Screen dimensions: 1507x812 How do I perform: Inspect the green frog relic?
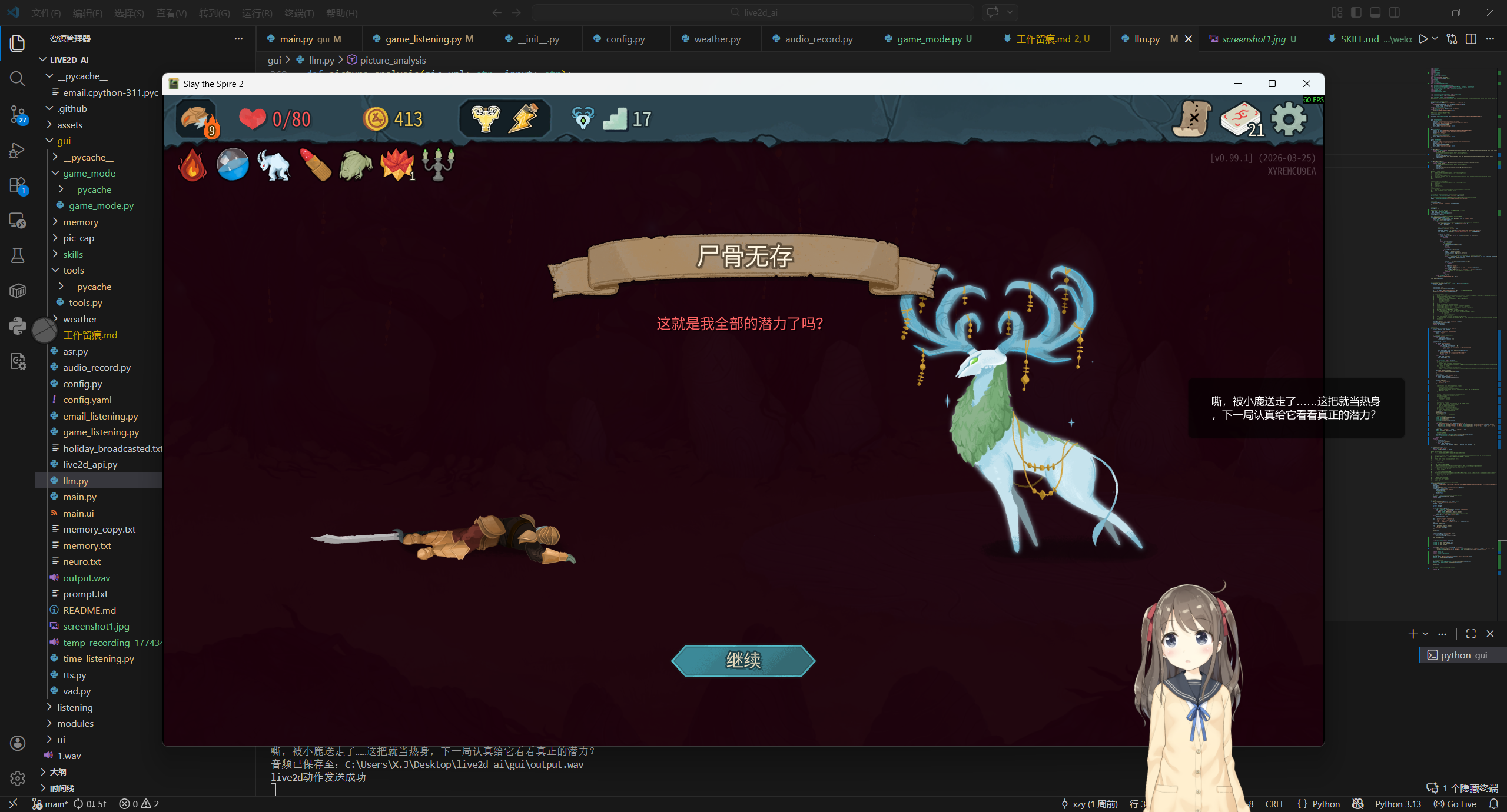point(356,165)
